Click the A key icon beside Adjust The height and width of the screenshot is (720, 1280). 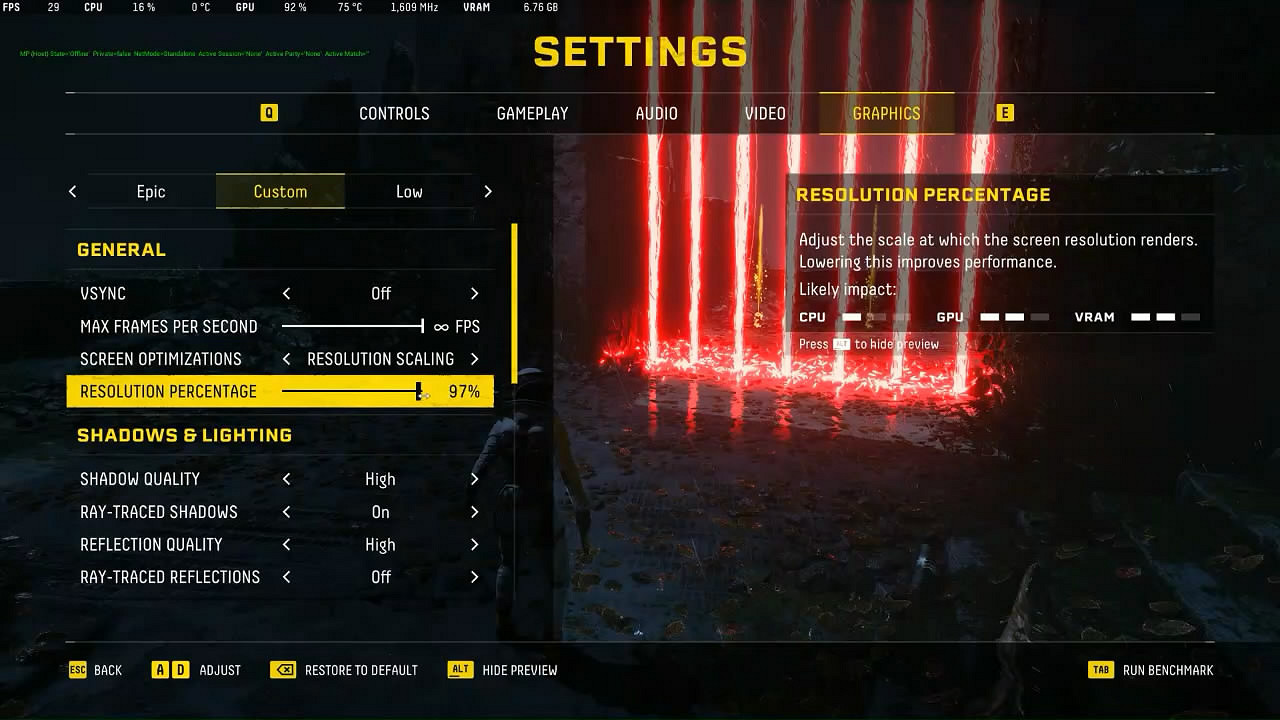point(163,670)
